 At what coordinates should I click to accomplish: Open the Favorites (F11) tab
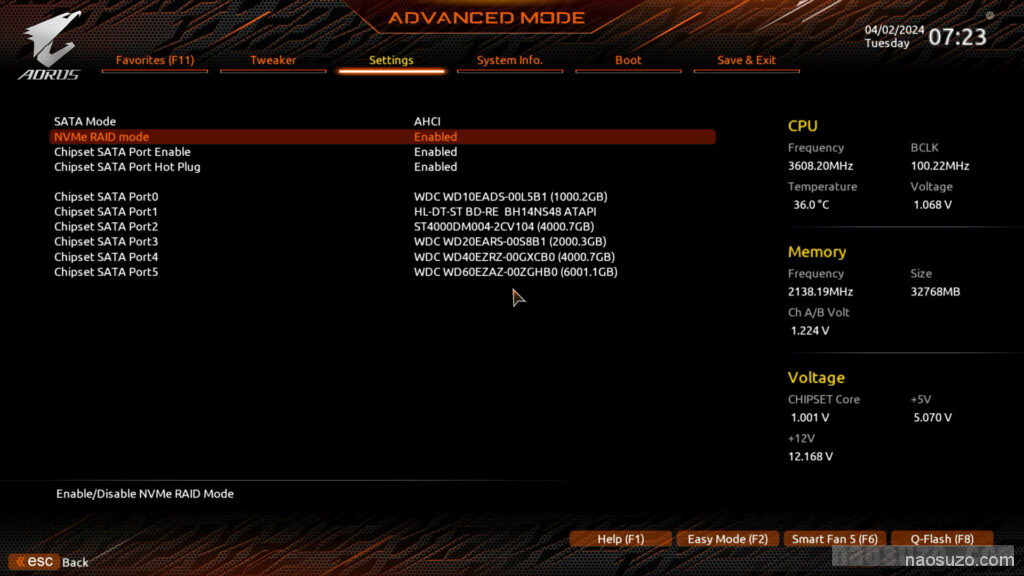click(155, 60)
